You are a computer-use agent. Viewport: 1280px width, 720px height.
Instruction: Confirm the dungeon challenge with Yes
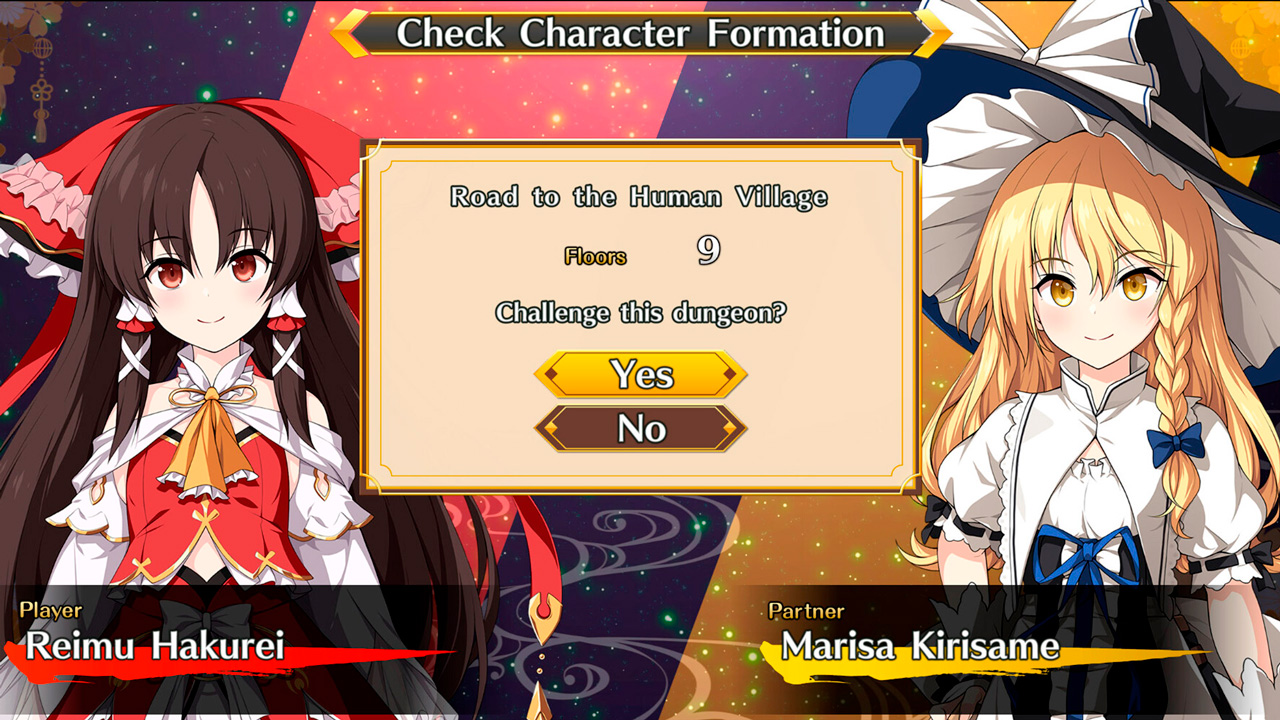coord(642,376)
